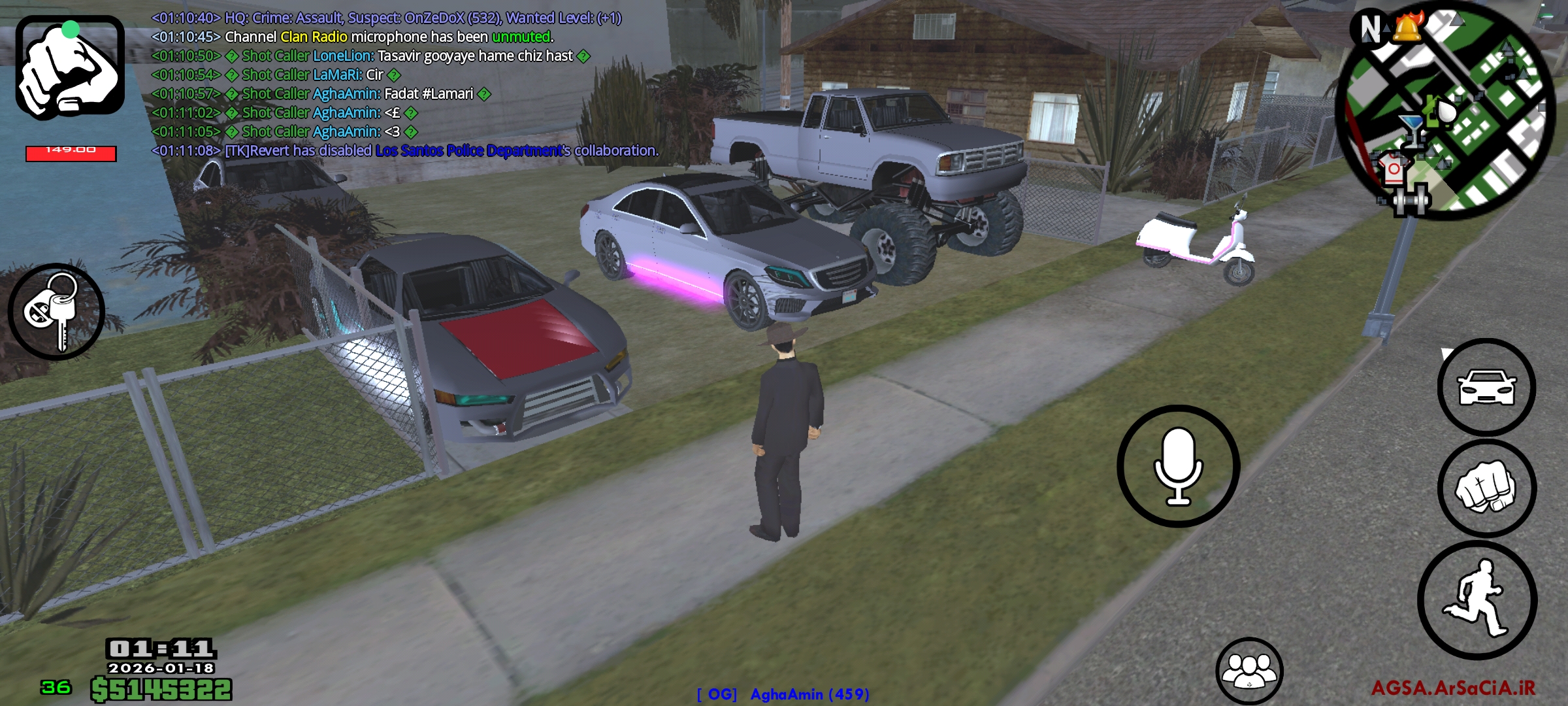The width and height of the screenshot is (1568, 706).
Task: Hit the punch attack fist button
Action: coord(1486,488)
